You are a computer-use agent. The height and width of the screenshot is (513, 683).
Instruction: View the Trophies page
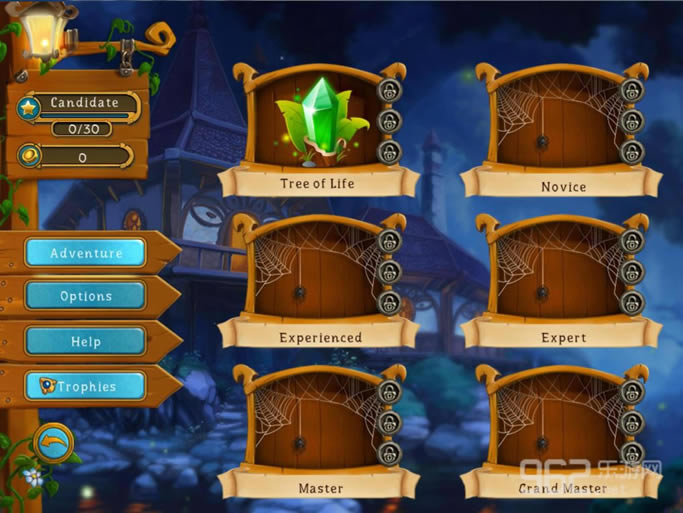(x=85, y=386)
